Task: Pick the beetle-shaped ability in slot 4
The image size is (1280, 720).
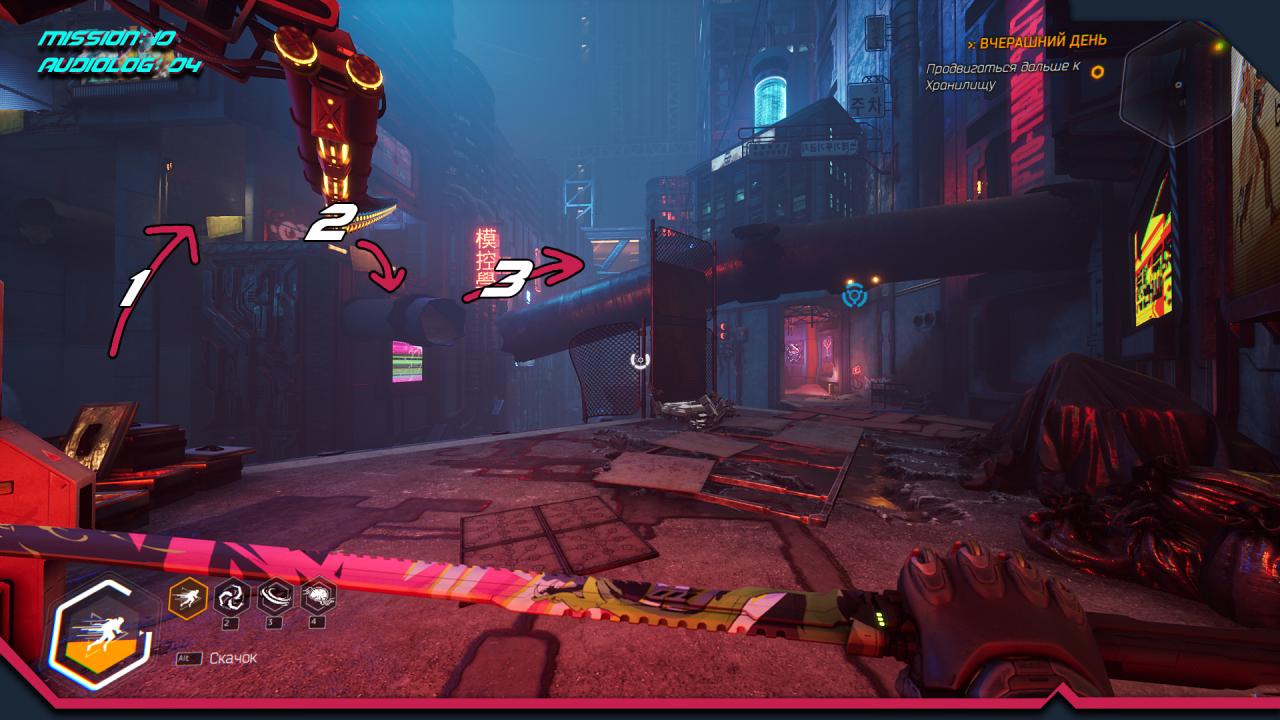Action: click(318, 597)
